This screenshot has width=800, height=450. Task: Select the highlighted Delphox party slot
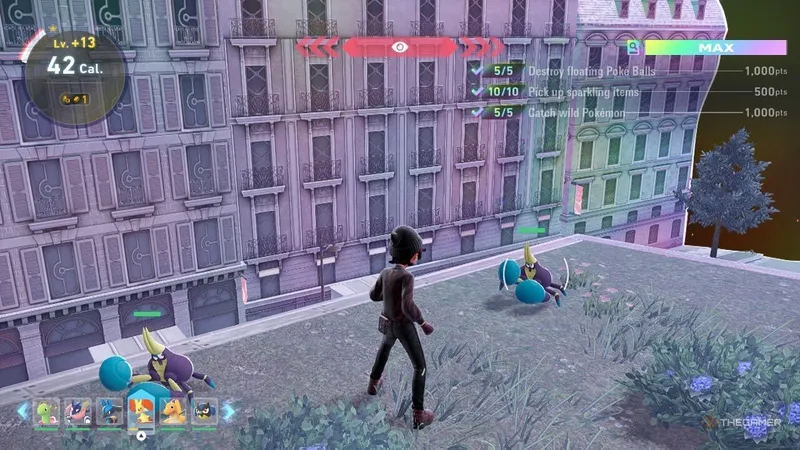(x=141, y=409)
